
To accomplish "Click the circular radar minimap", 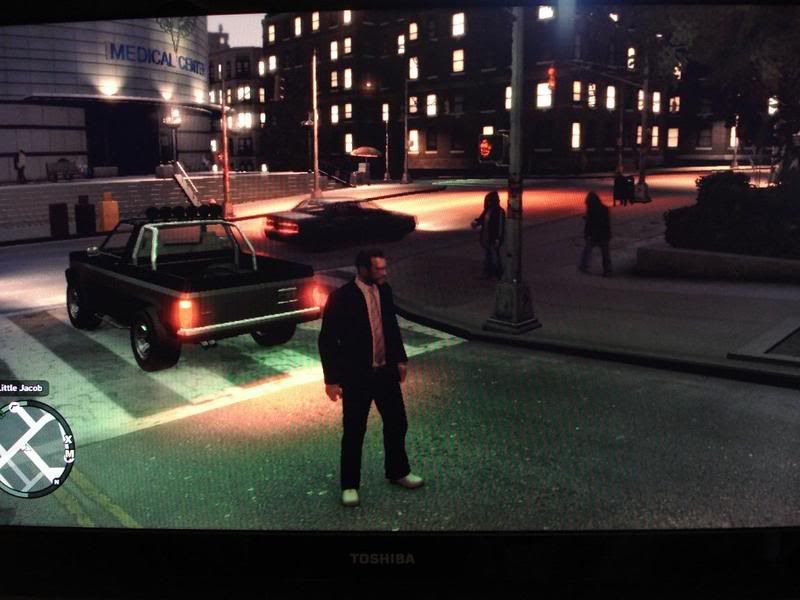I will pos(33,448).
